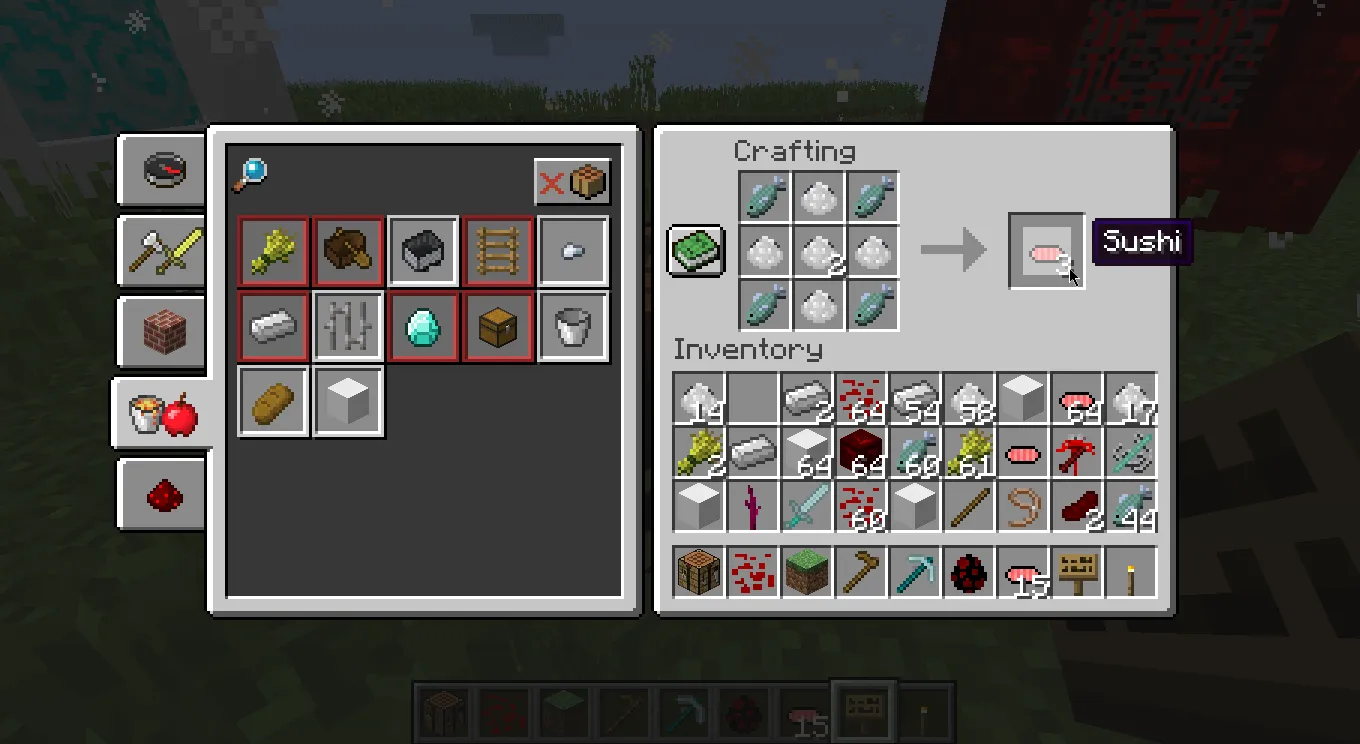
Task: Select the diamond recipe entry
Action: pos(423,327)
